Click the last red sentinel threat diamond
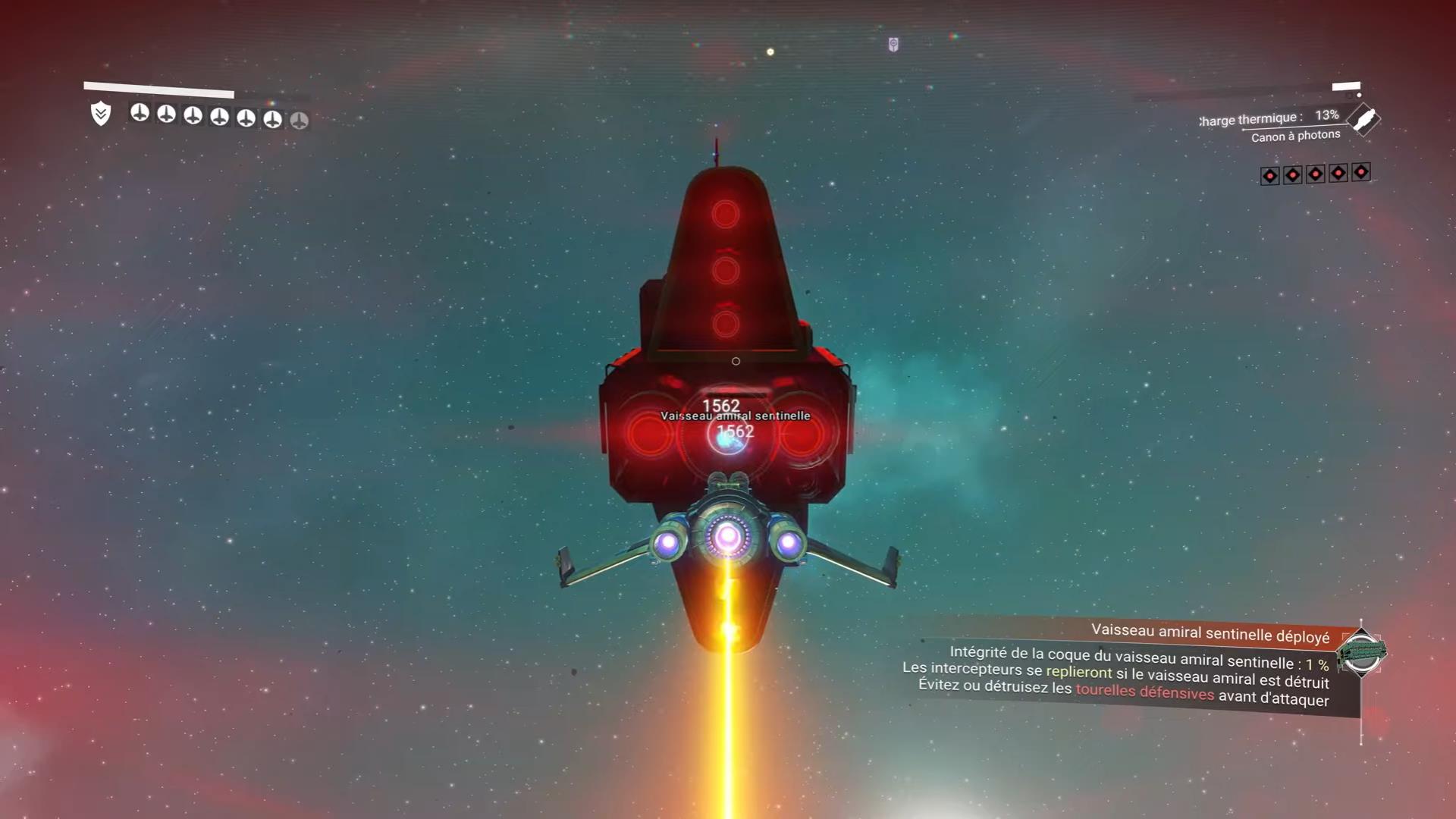Image resolution: width=1456 pixels, height=819 pixels. tap(1360, 173)
